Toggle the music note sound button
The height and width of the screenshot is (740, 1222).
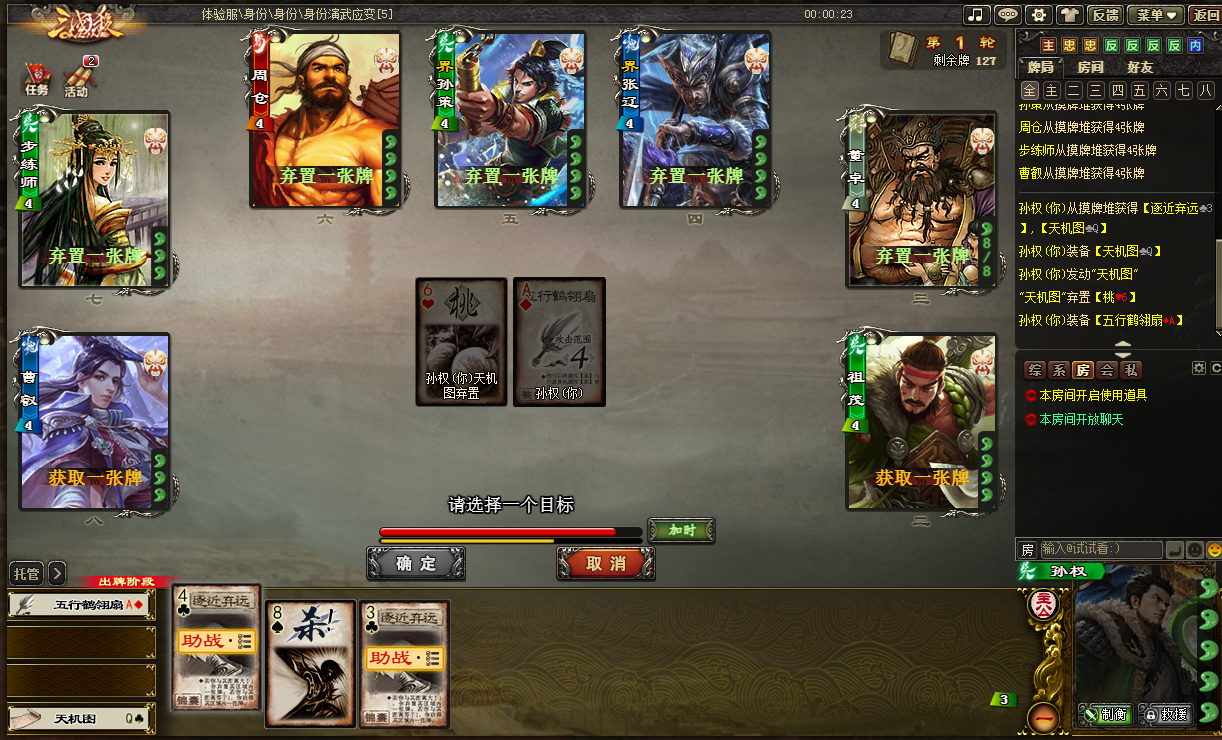pos(976,15)
